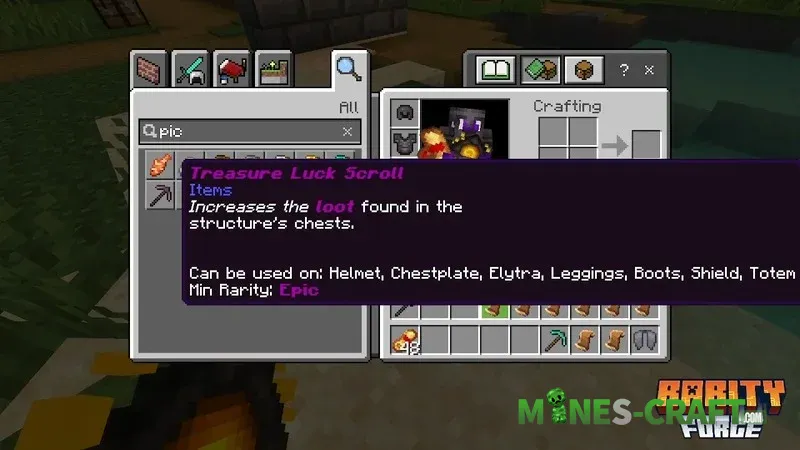The height and width of the screenshot is (450, 800).
Task: Open the question mark help button
Action: click(624, 71)
